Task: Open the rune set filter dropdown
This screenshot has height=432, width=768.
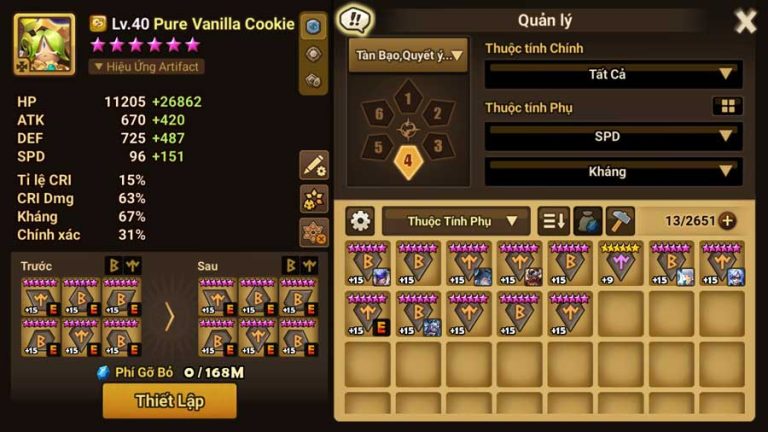Action: 408,56
